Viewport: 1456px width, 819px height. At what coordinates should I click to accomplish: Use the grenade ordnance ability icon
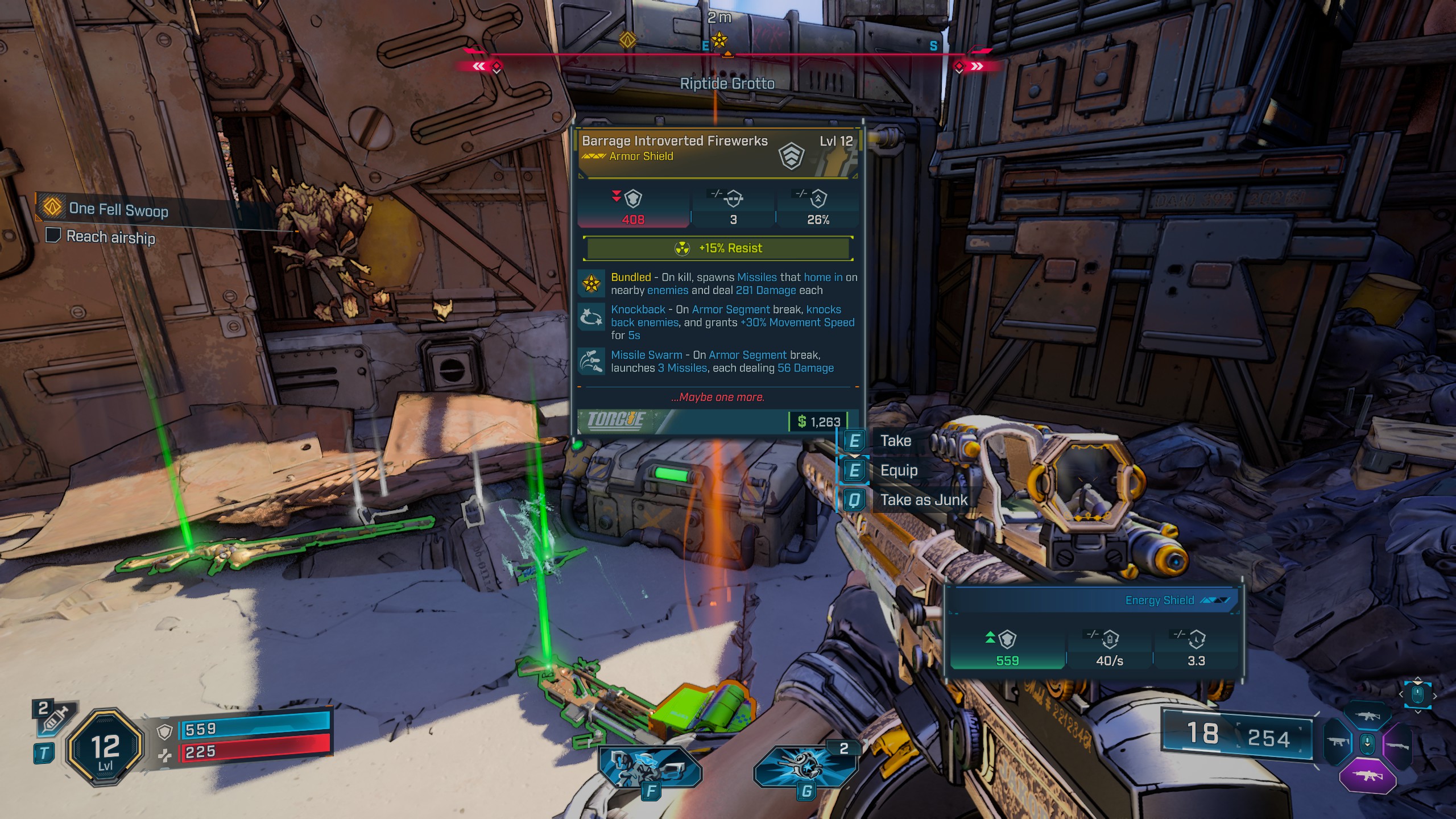pos(804,767)
